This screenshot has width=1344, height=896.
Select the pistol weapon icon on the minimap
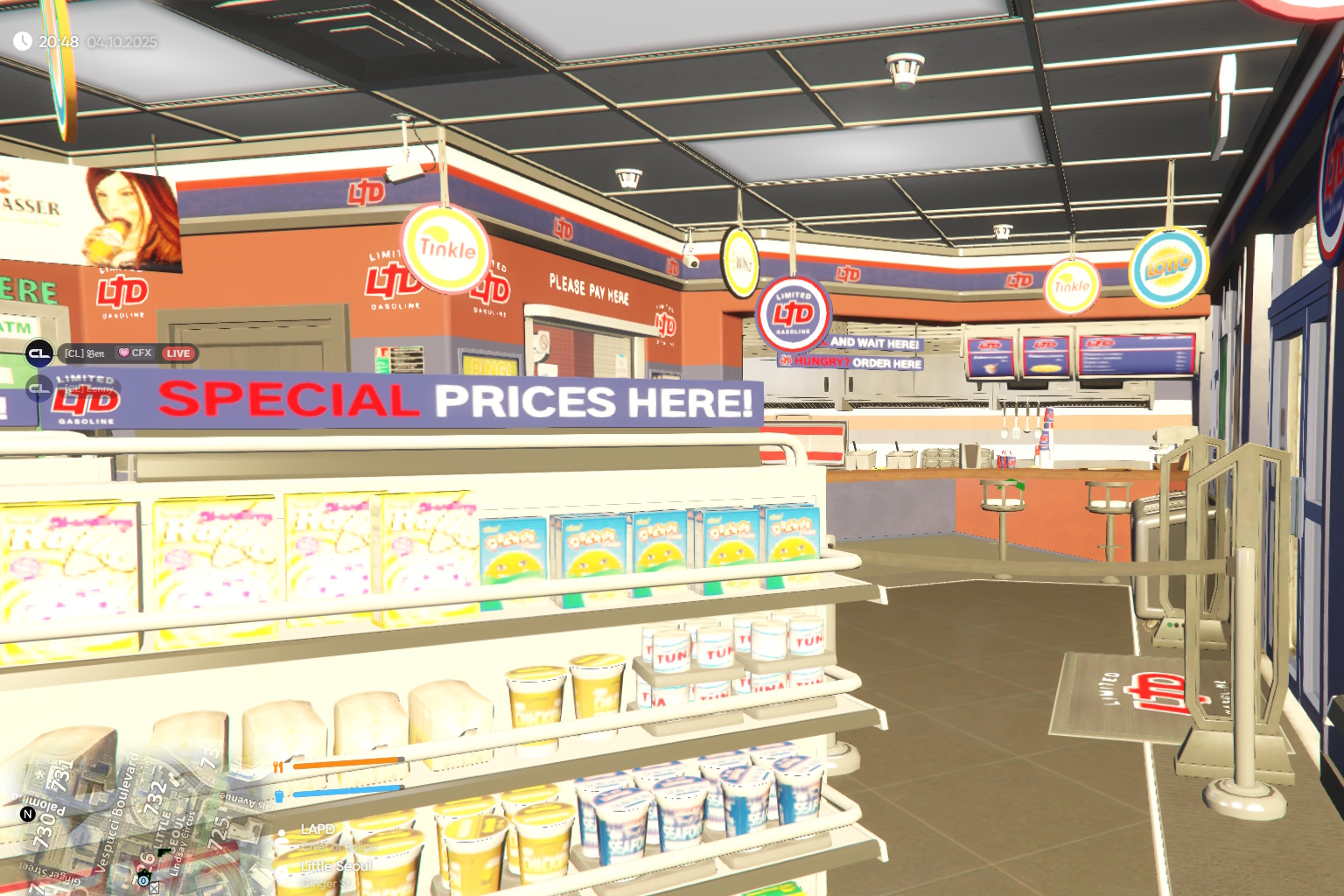163,853
